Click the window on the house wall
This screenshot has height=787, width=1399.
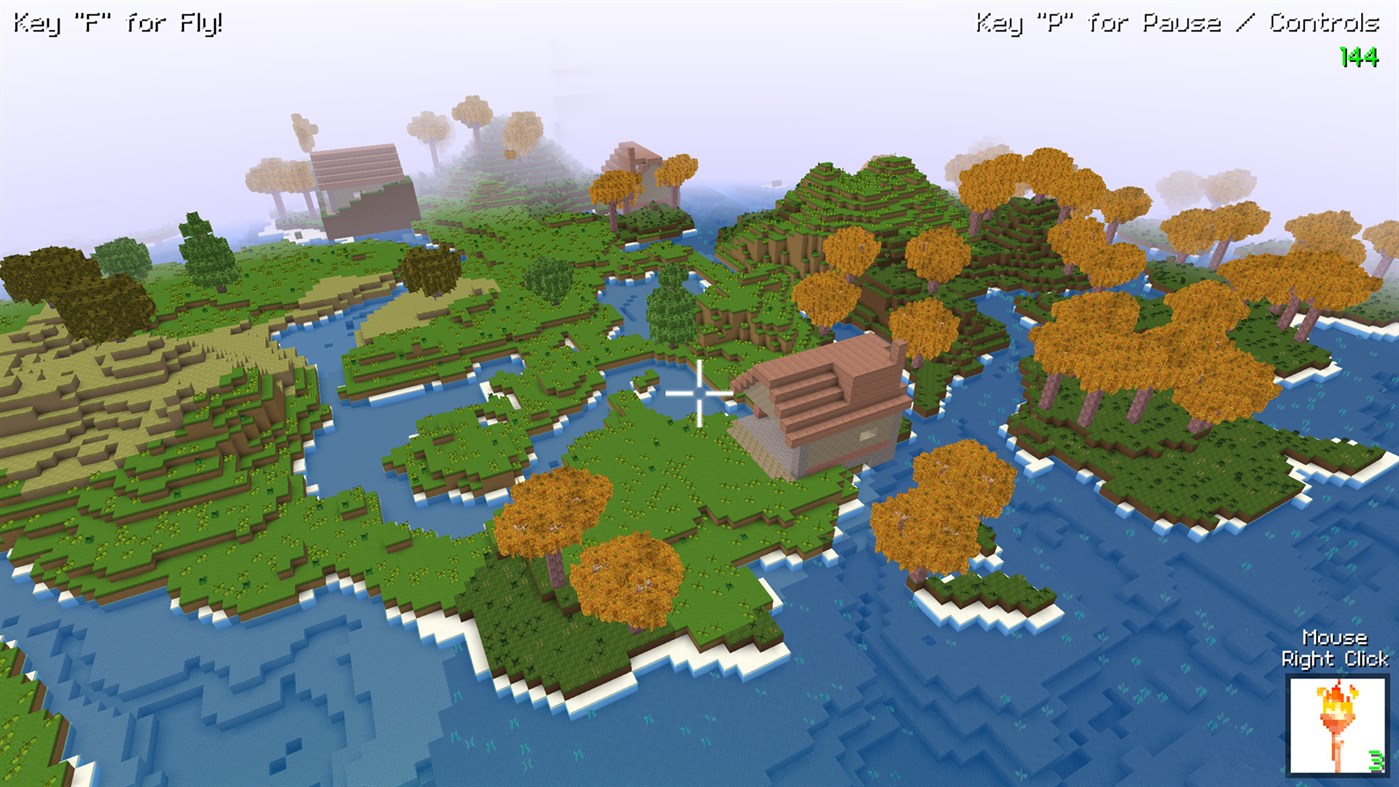868,435
